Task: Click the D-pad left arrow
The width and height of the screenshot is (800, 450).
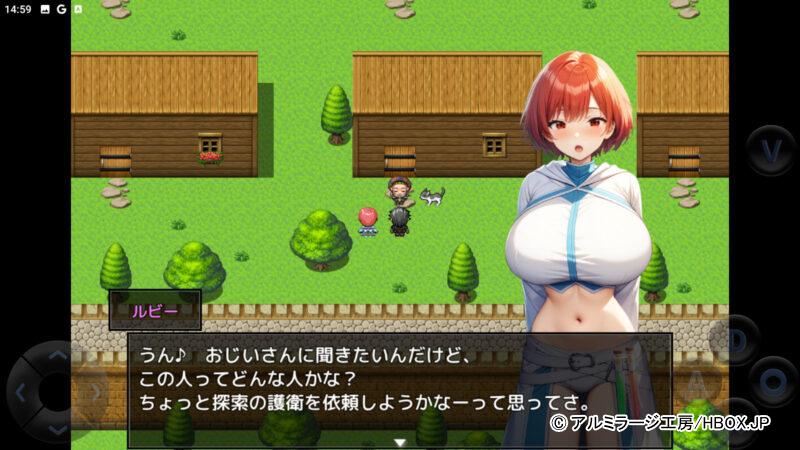Action: tap(20, 392)
